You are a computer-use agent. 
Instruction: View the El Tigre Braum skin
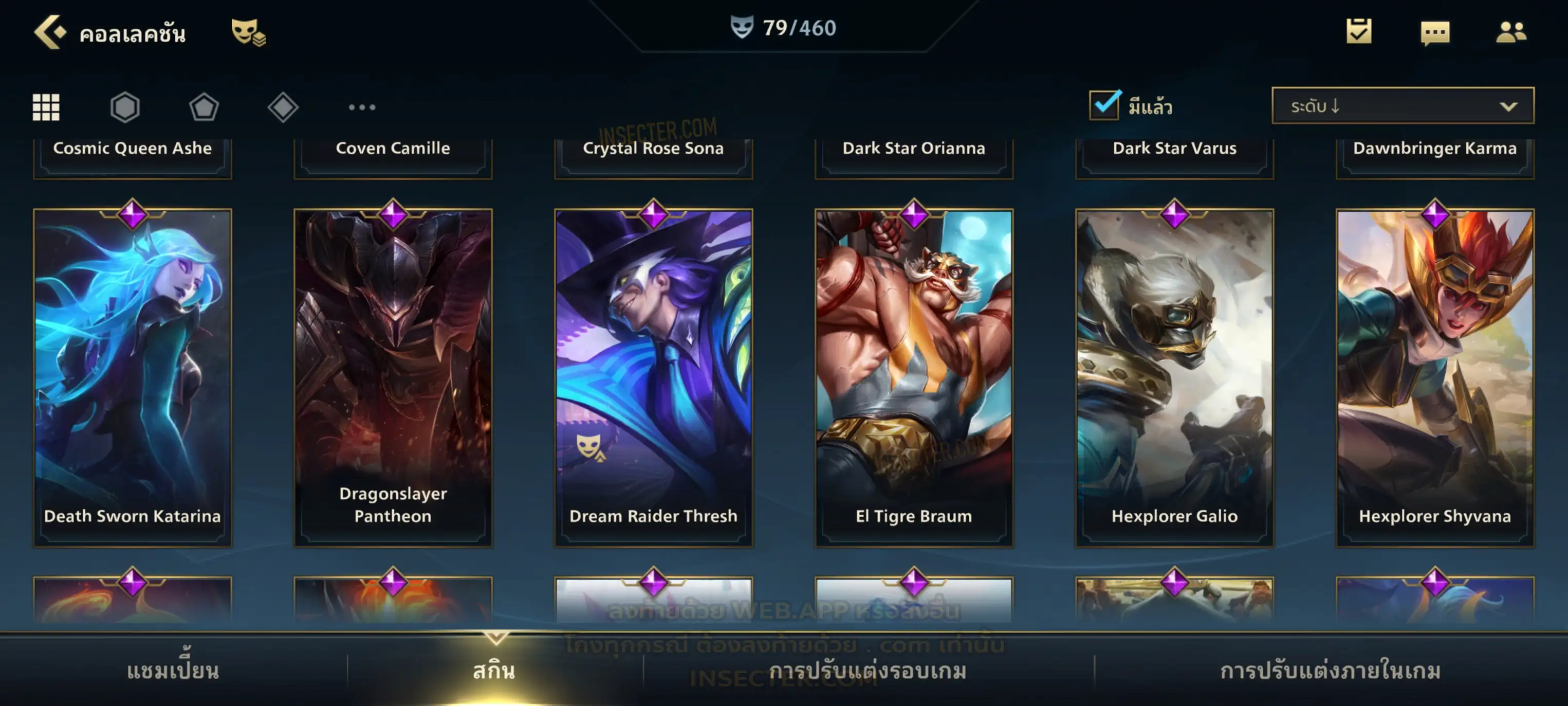[914, 377]
